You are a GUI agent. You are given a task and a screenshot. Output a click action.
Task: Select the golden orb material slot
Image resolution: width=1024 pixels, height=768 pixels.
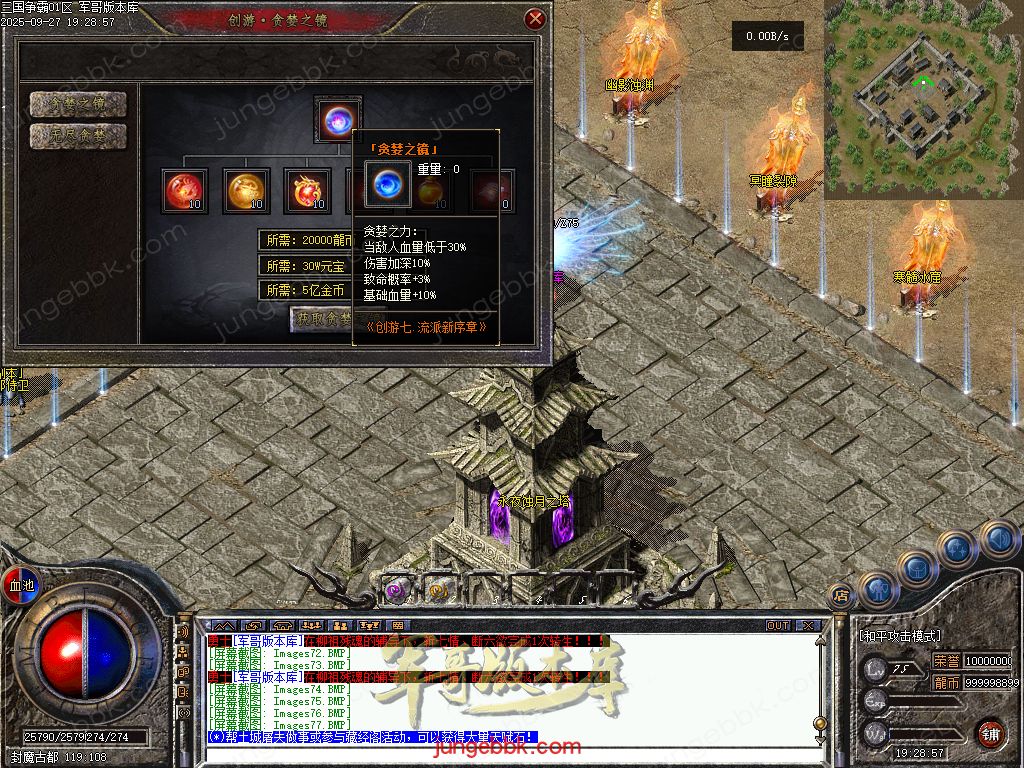(245, 189)
